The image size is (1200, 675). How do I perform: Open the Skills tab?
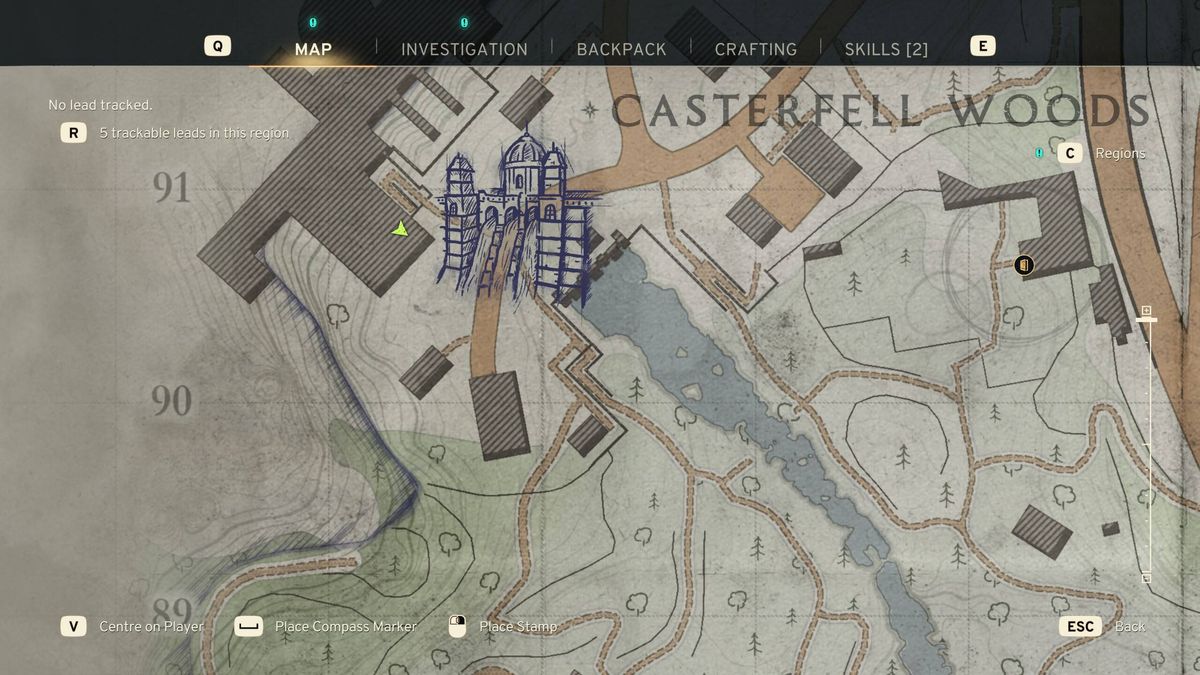pyautogui.click(x=886, y=49)
